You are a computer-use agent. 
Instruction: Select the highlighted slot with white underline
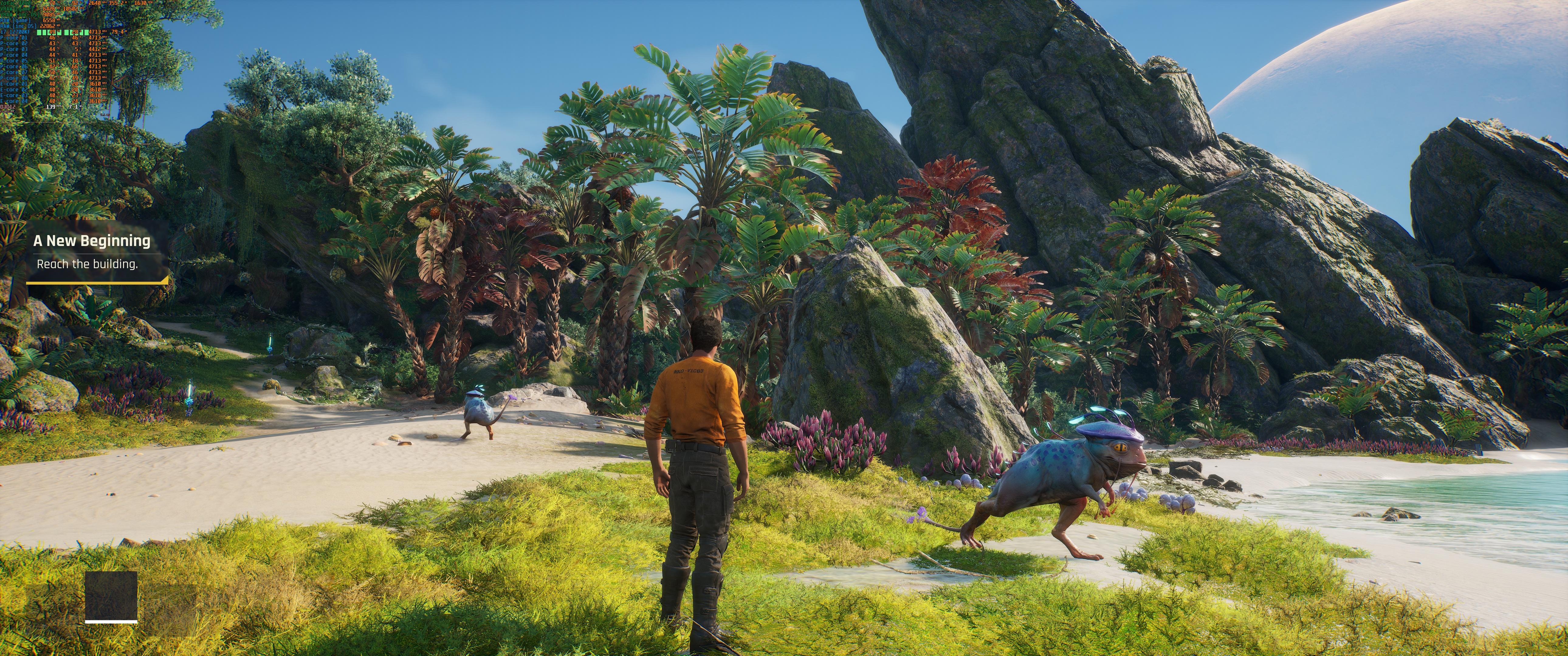[111, 596]
